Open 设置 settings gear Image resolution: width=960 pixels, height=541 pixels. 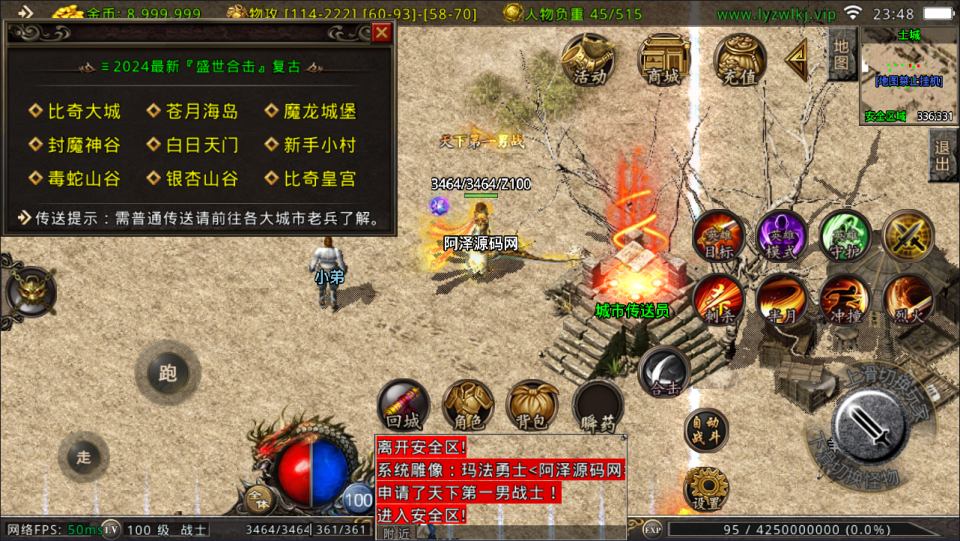(707, 489)
